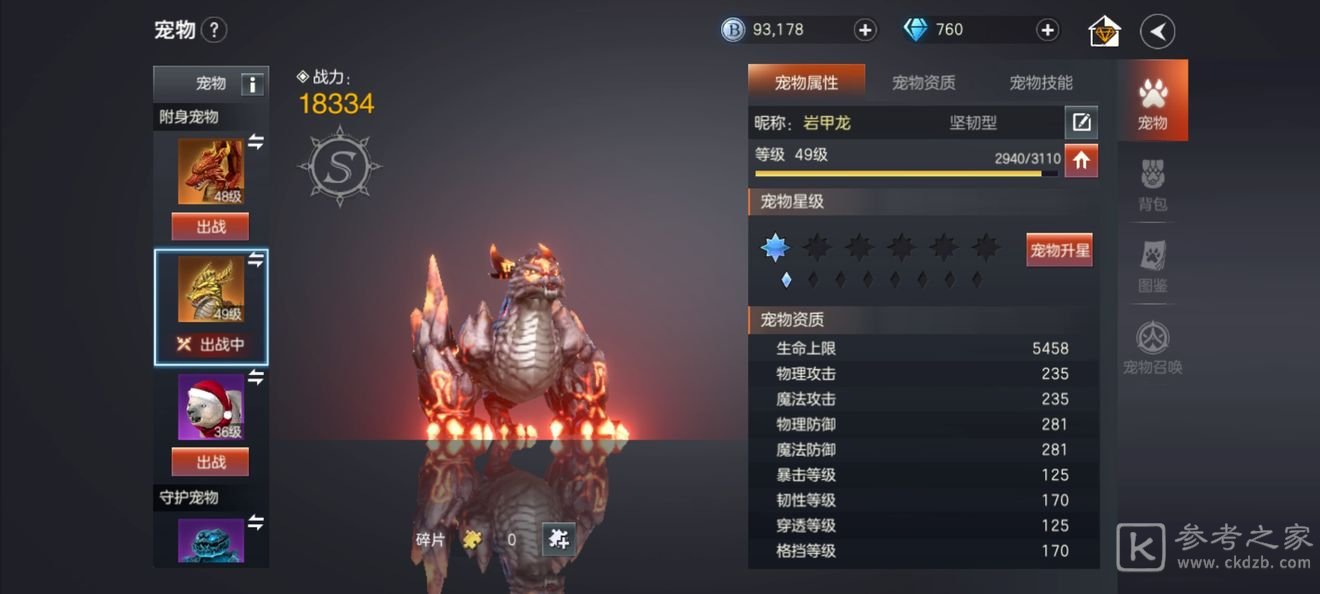Click the 宠物升星 star upgrade button
The image size is (1320, 594).
(1059, 250)
